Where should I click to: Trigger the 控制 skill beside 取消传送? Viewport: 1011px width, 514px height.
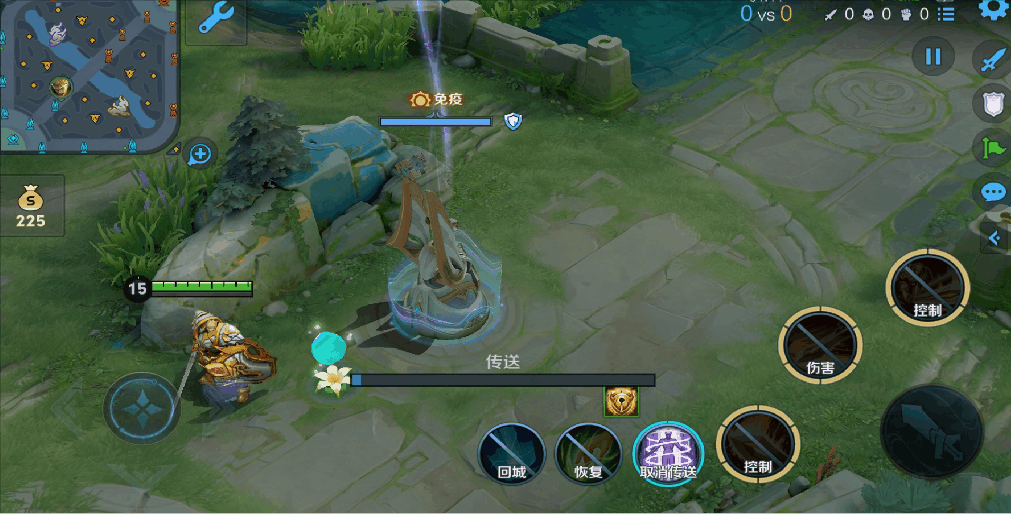point(757,445)
